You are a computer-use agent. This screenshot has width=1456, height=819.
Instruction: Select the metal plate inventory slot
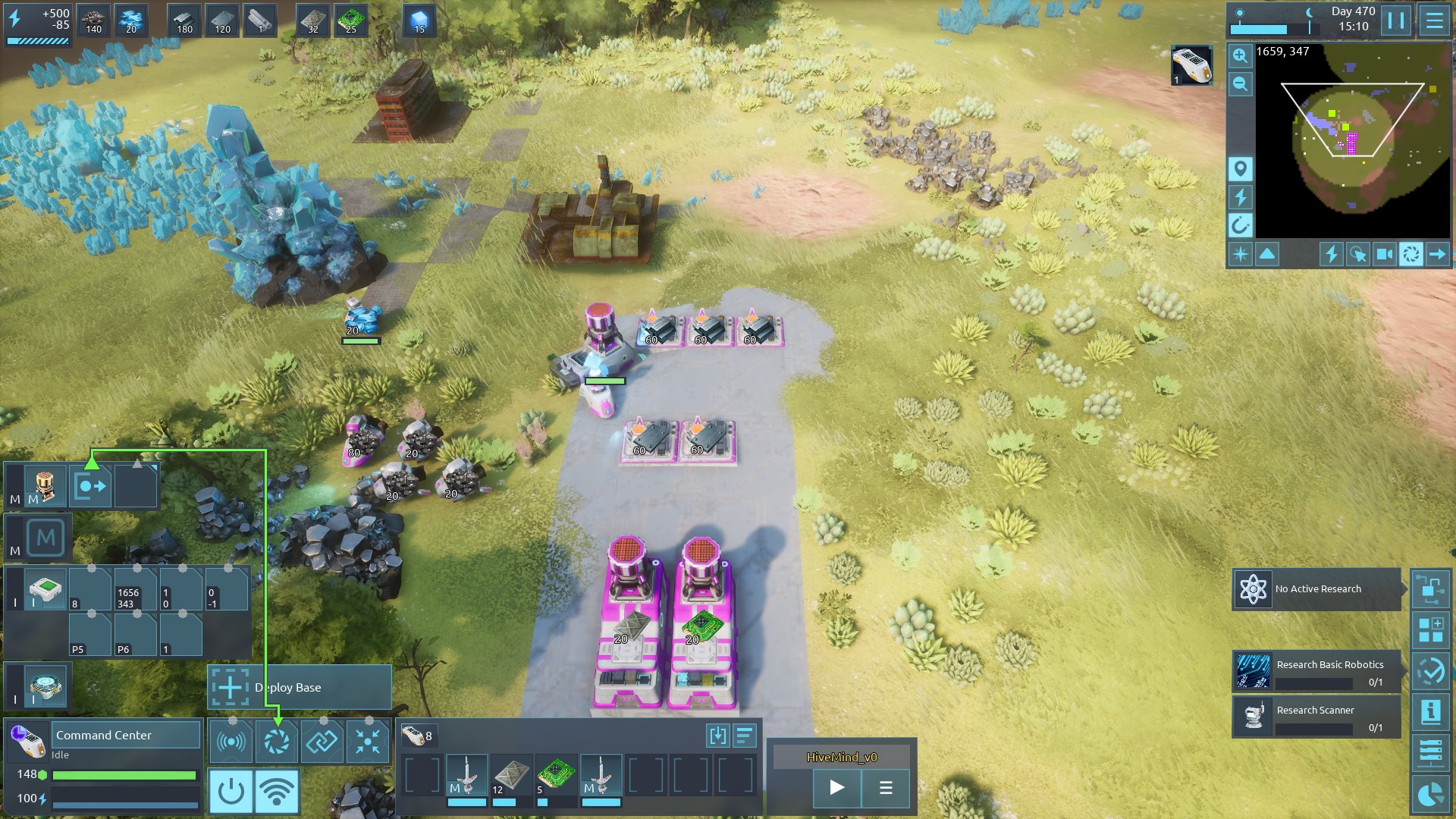click(x=511, y=777)
